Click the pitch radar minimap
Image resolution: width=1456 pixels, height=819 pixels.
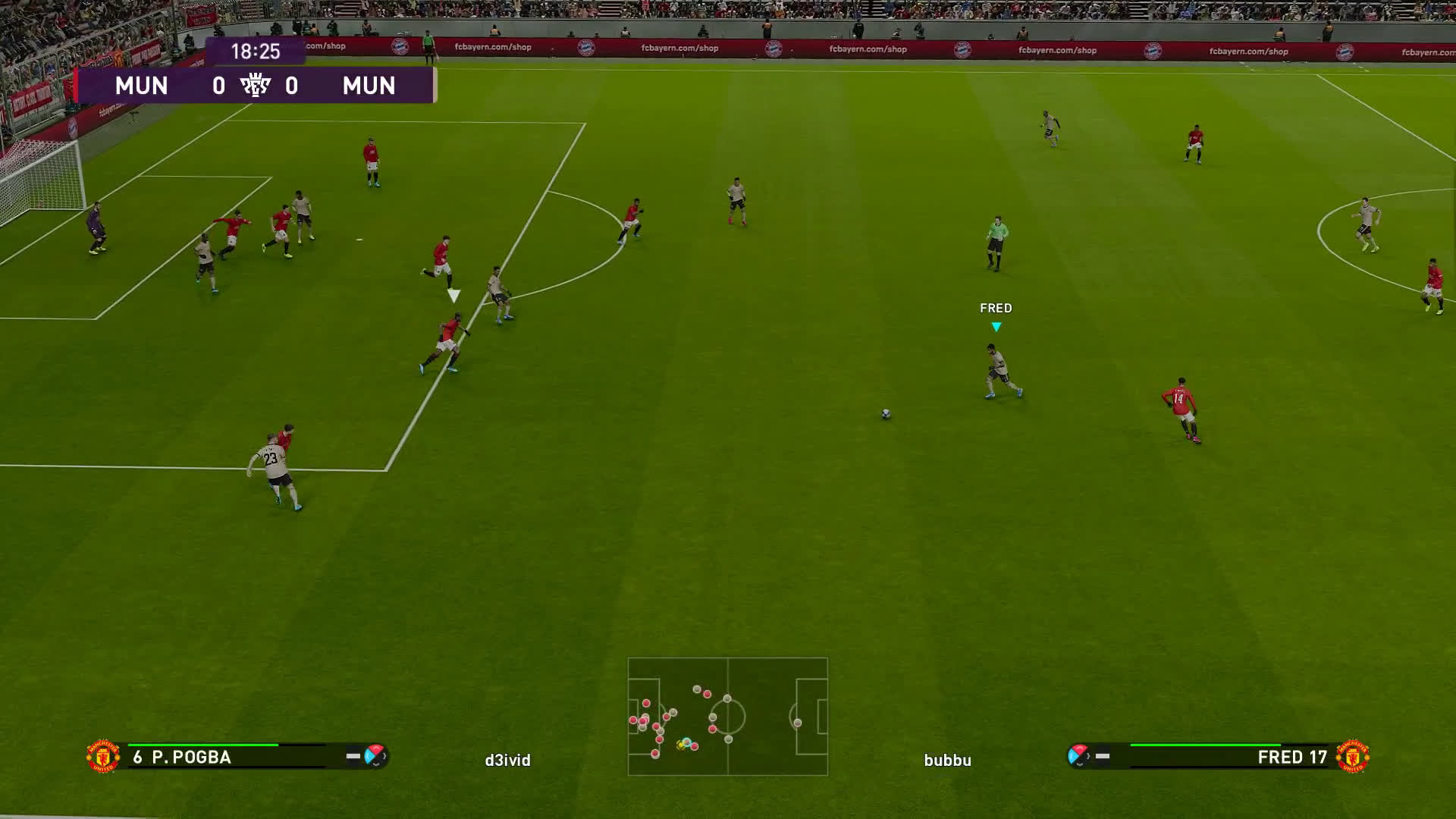(x=727, y=716)
